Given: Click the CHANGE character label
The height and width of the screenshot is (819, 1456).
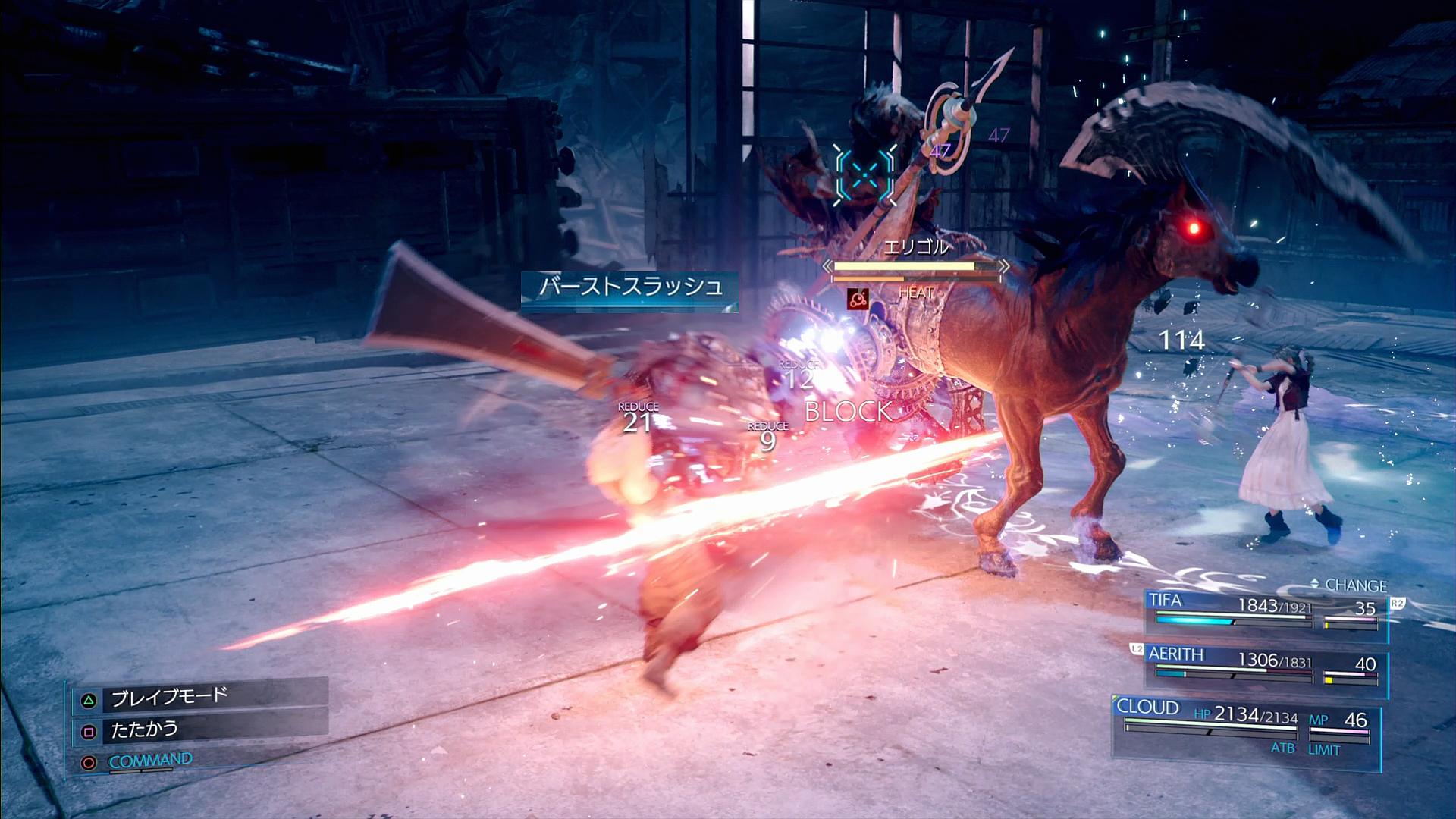Looking at the screenshot, I should click(x=1355, y=585).
